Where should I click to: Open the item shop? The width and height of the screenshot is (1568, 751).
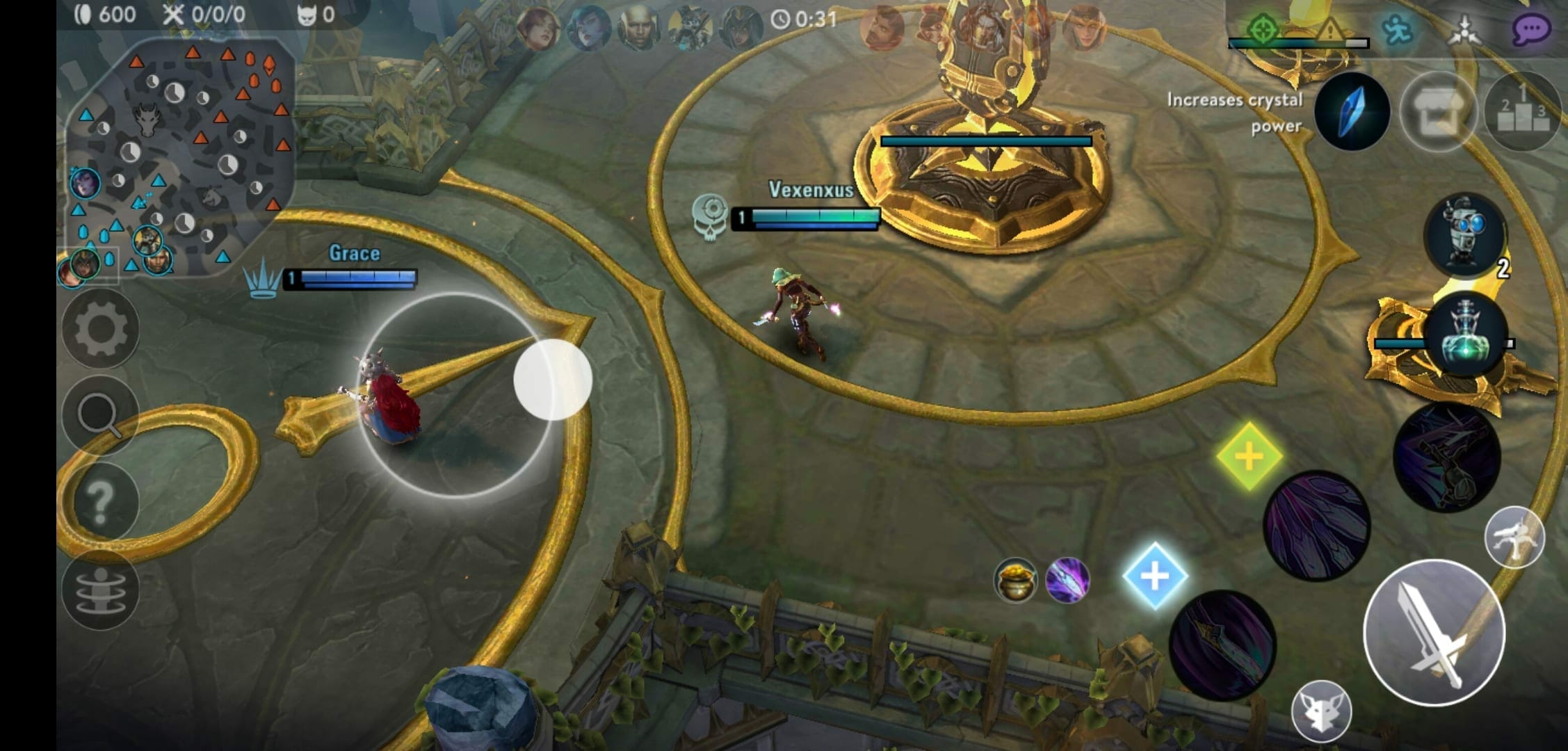click(x=1437, y=112)
